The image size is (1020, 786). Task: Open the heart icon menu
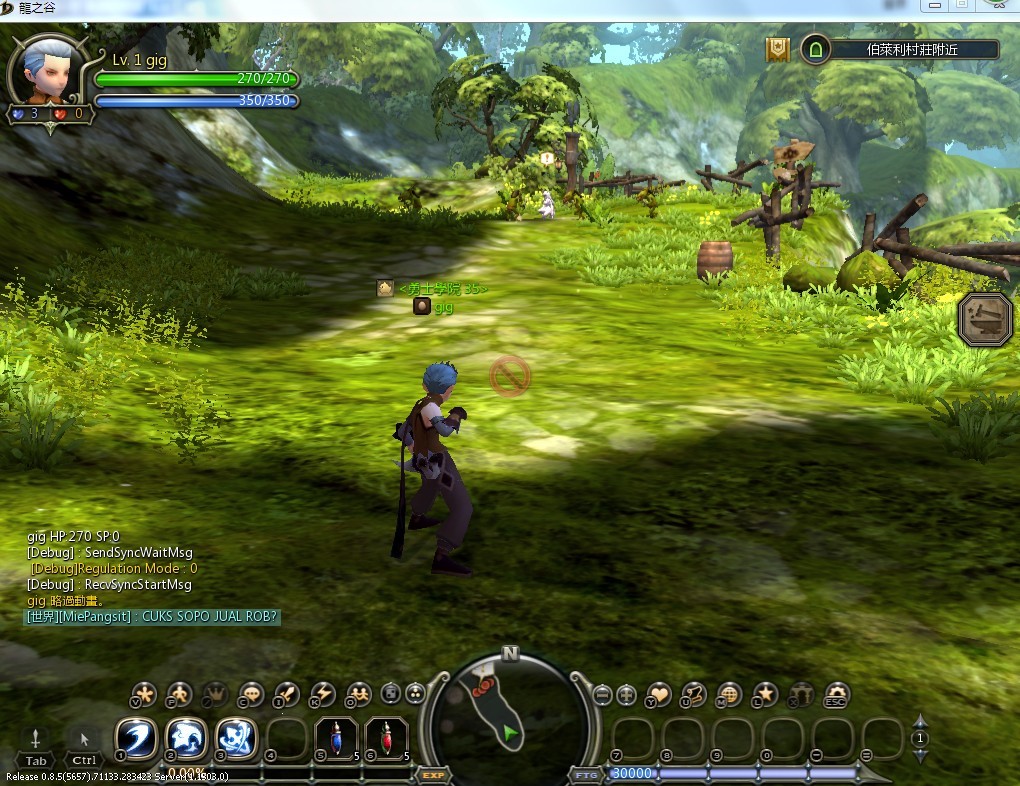(x=658, y=694)
